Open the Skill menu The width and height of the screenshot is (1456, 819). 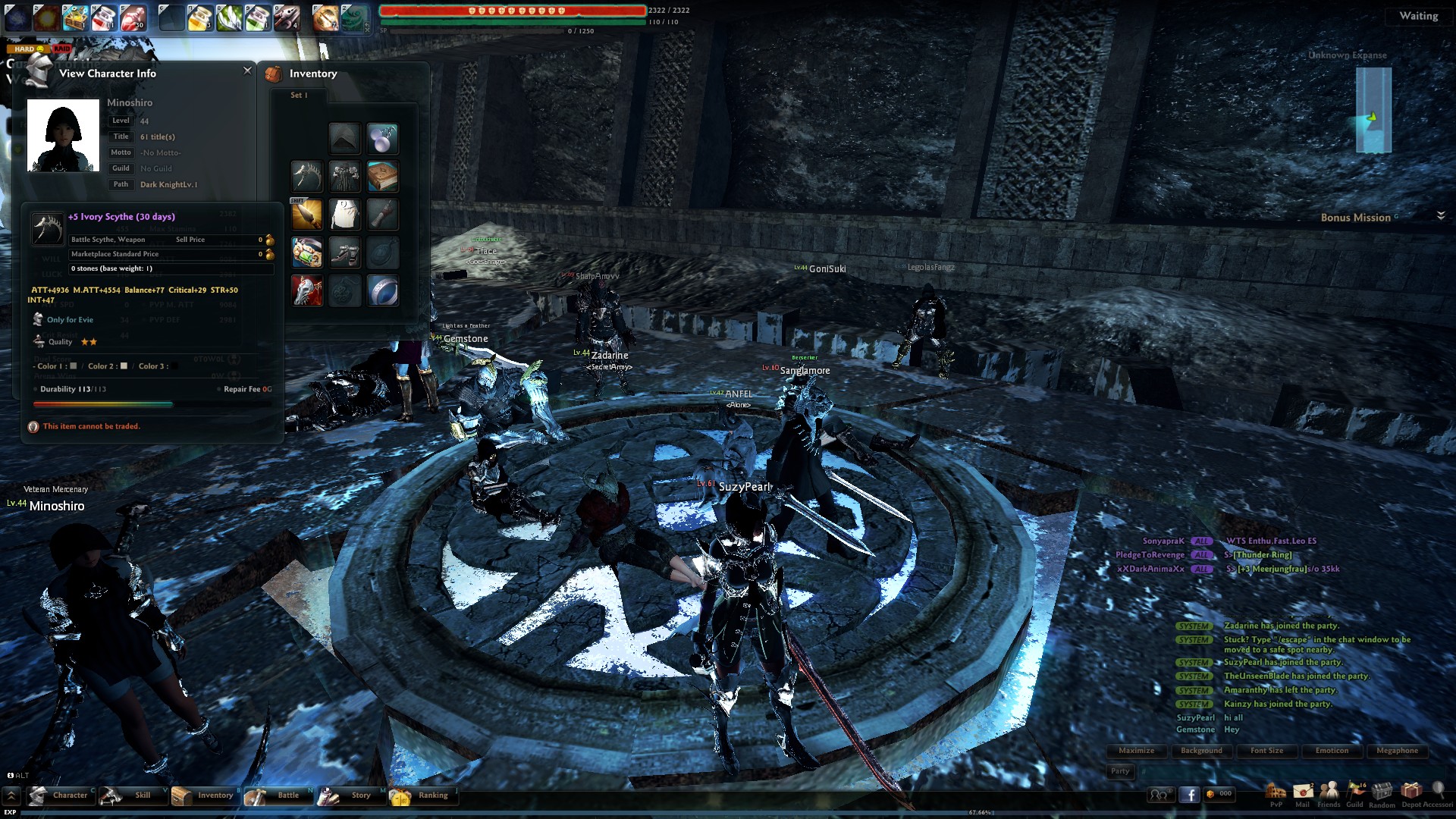132,795
